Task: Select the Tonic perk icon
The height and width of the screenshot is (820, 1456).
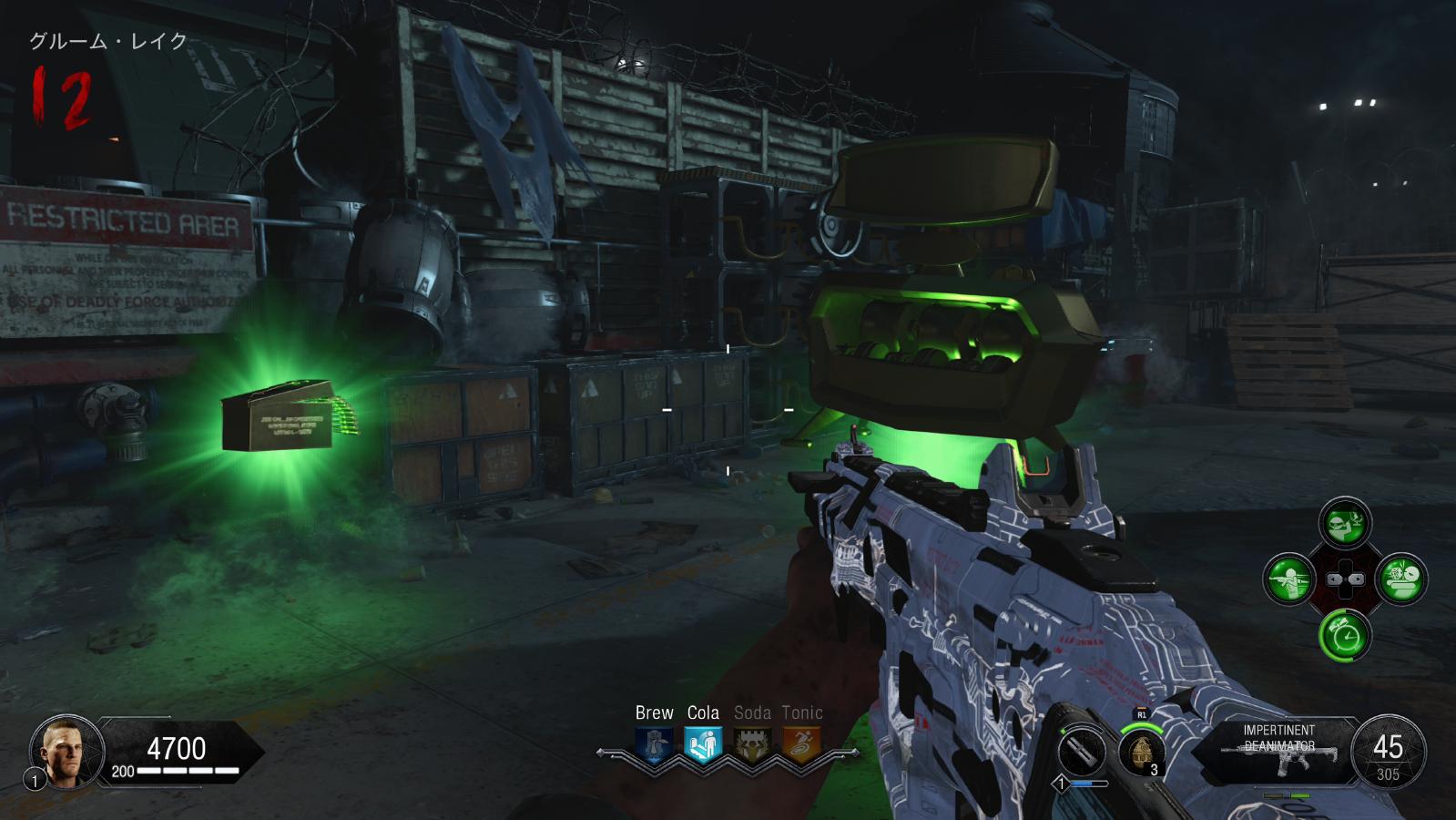Action: (x=801, y=745)
